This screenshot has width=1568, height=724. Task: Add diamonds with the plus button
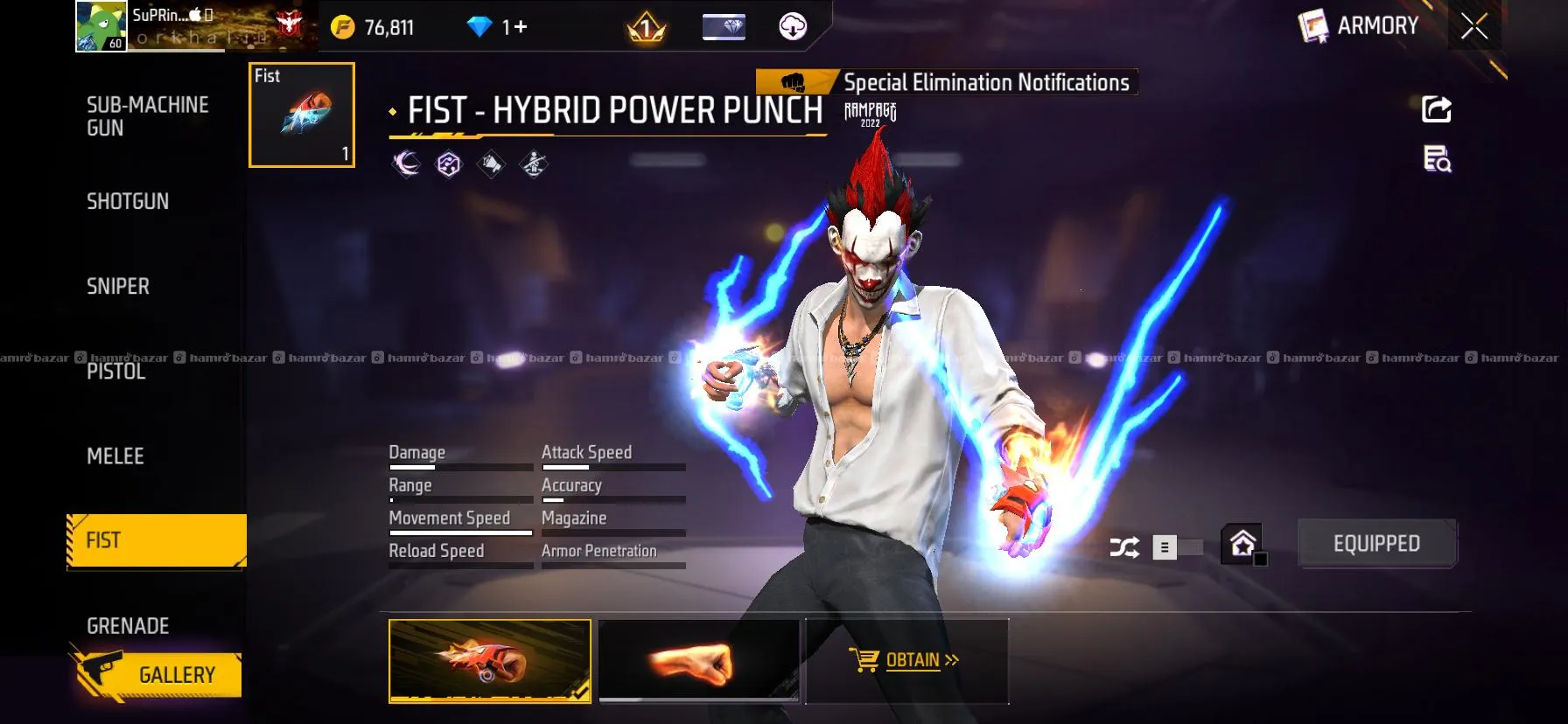[x=521, y=27]
